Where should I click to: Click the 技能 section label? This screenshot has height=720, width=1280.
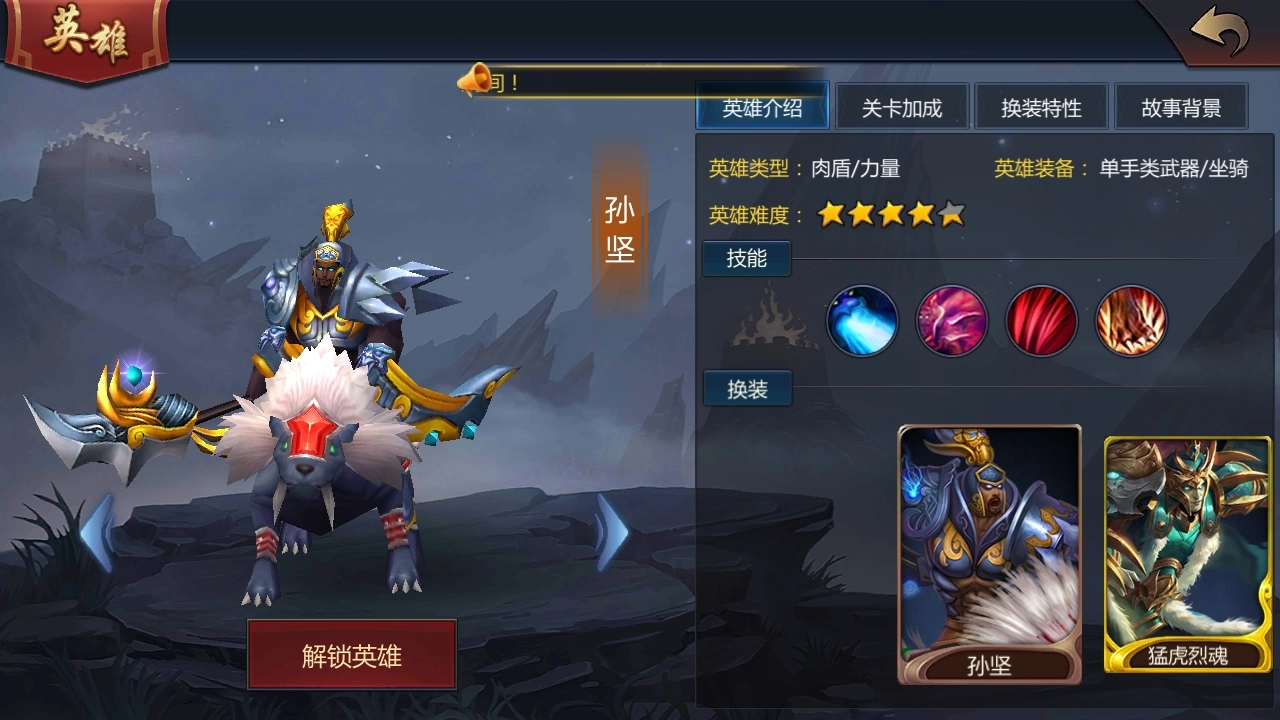point(746,258)
